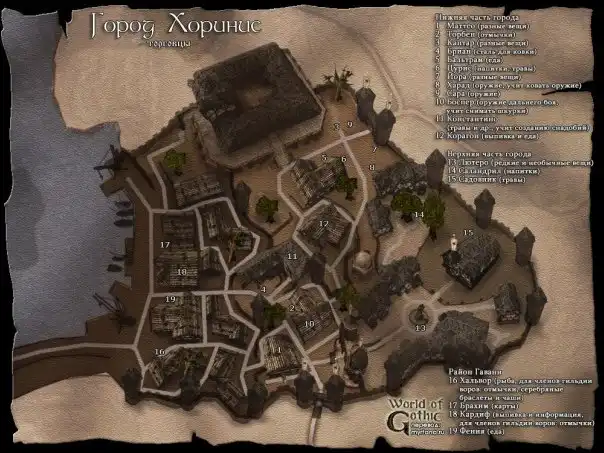The height and width of the screenshot is (453, 604).
Task: Select map marker number 15
Action: point(467,234)
